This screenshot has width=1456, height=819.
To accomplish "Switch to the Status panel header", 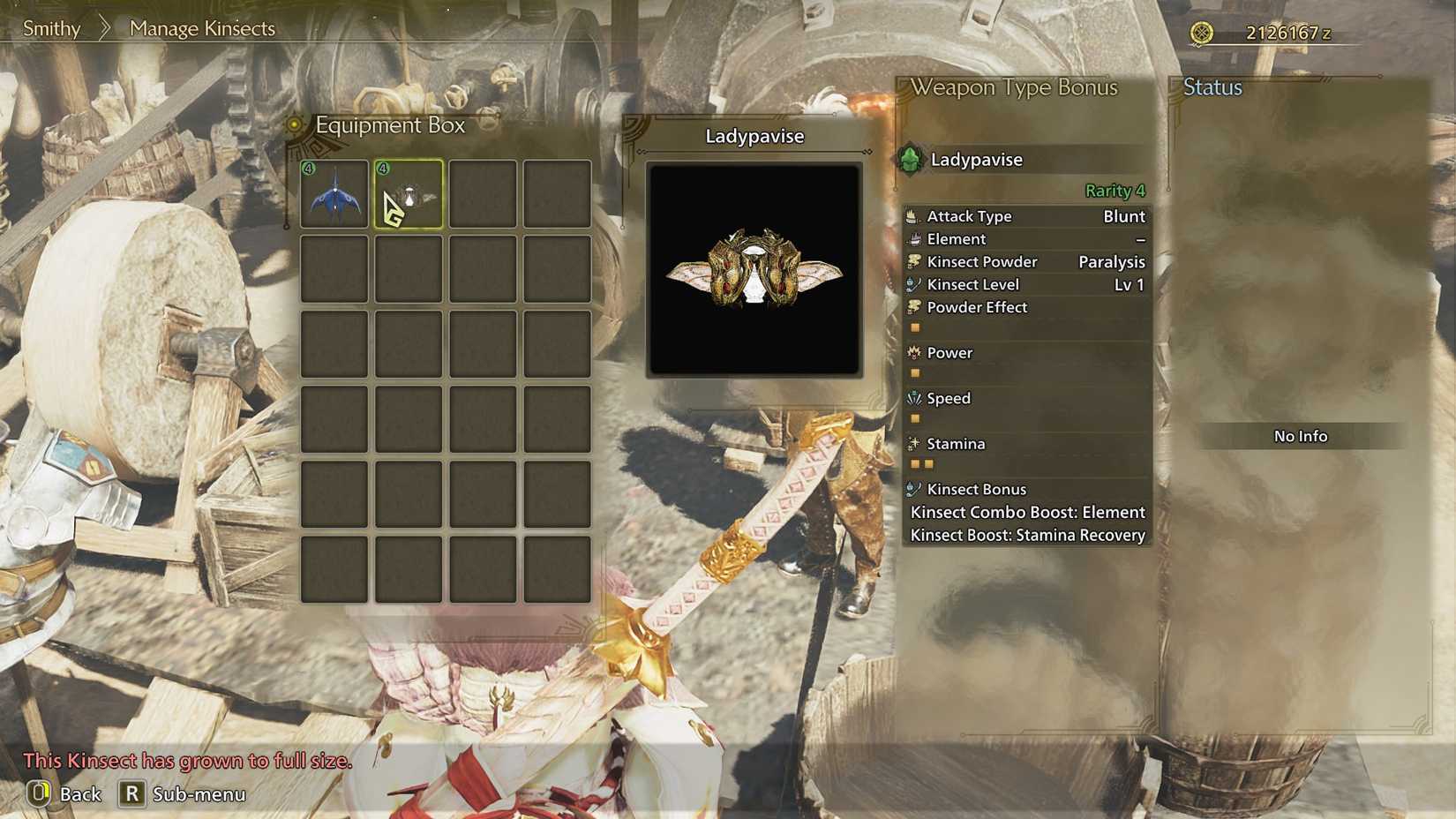I will tap(1214, 87).
